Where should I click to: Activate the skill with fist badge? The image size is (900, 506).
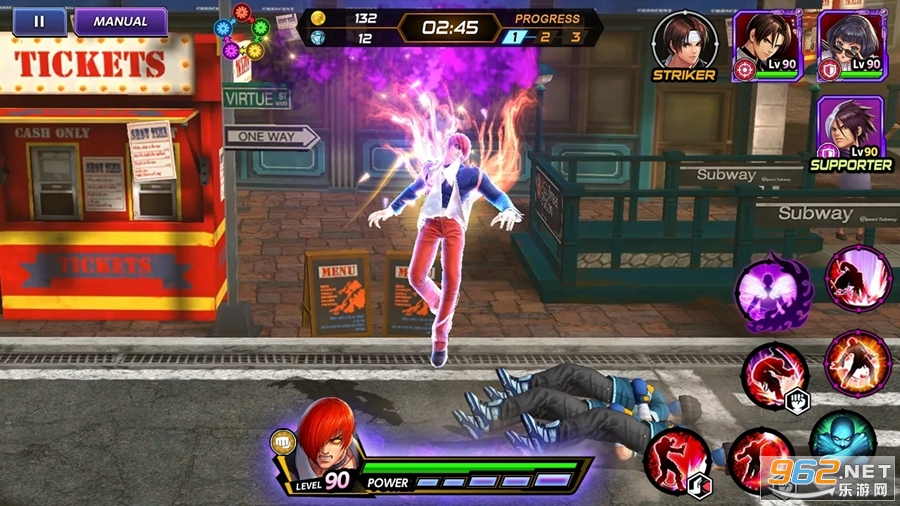click(x=775, y=374)
